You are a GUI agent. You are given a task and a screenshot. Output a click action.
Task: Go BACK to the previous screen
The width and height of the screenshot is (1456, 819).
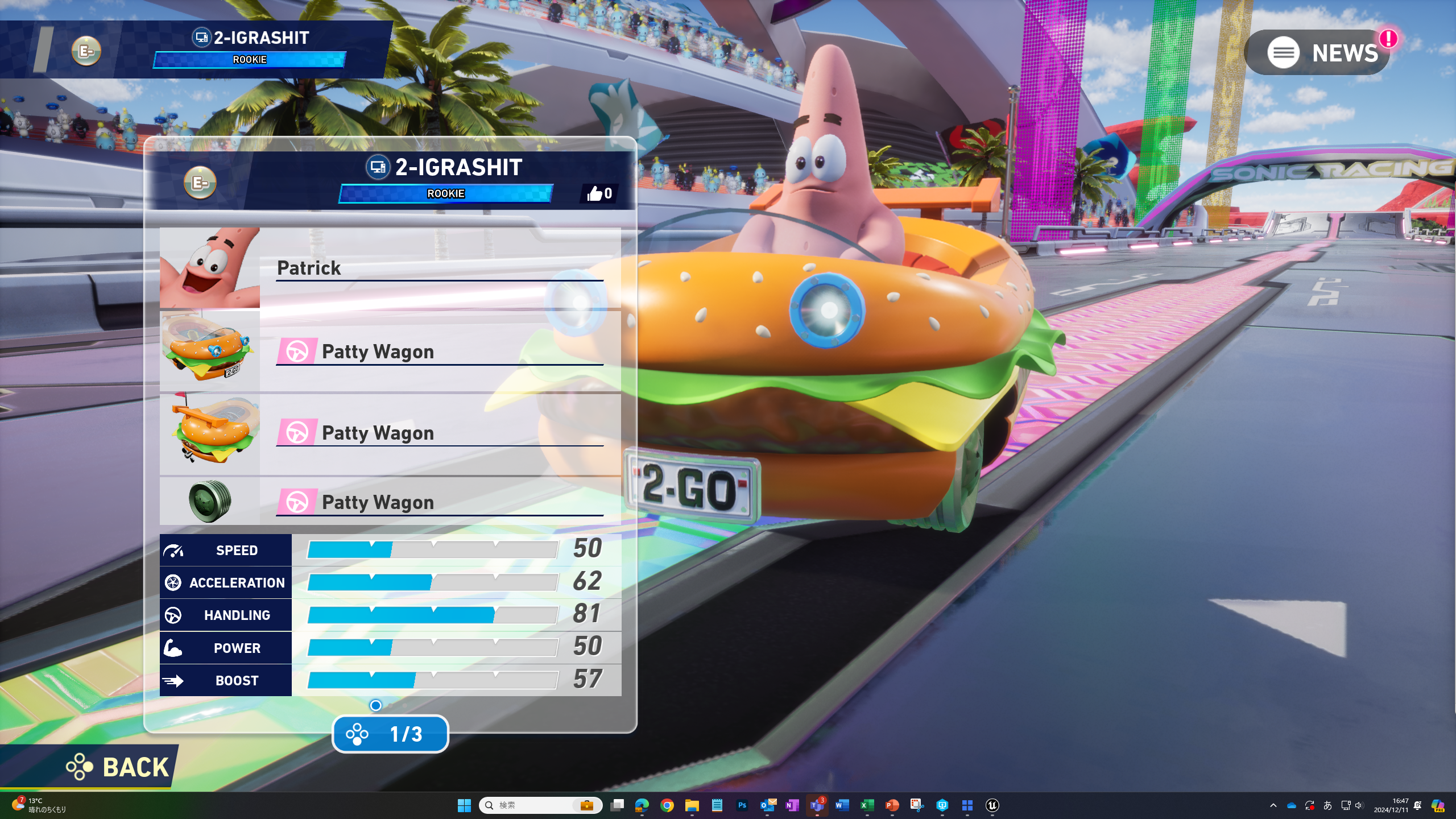(x=118, y=767)
